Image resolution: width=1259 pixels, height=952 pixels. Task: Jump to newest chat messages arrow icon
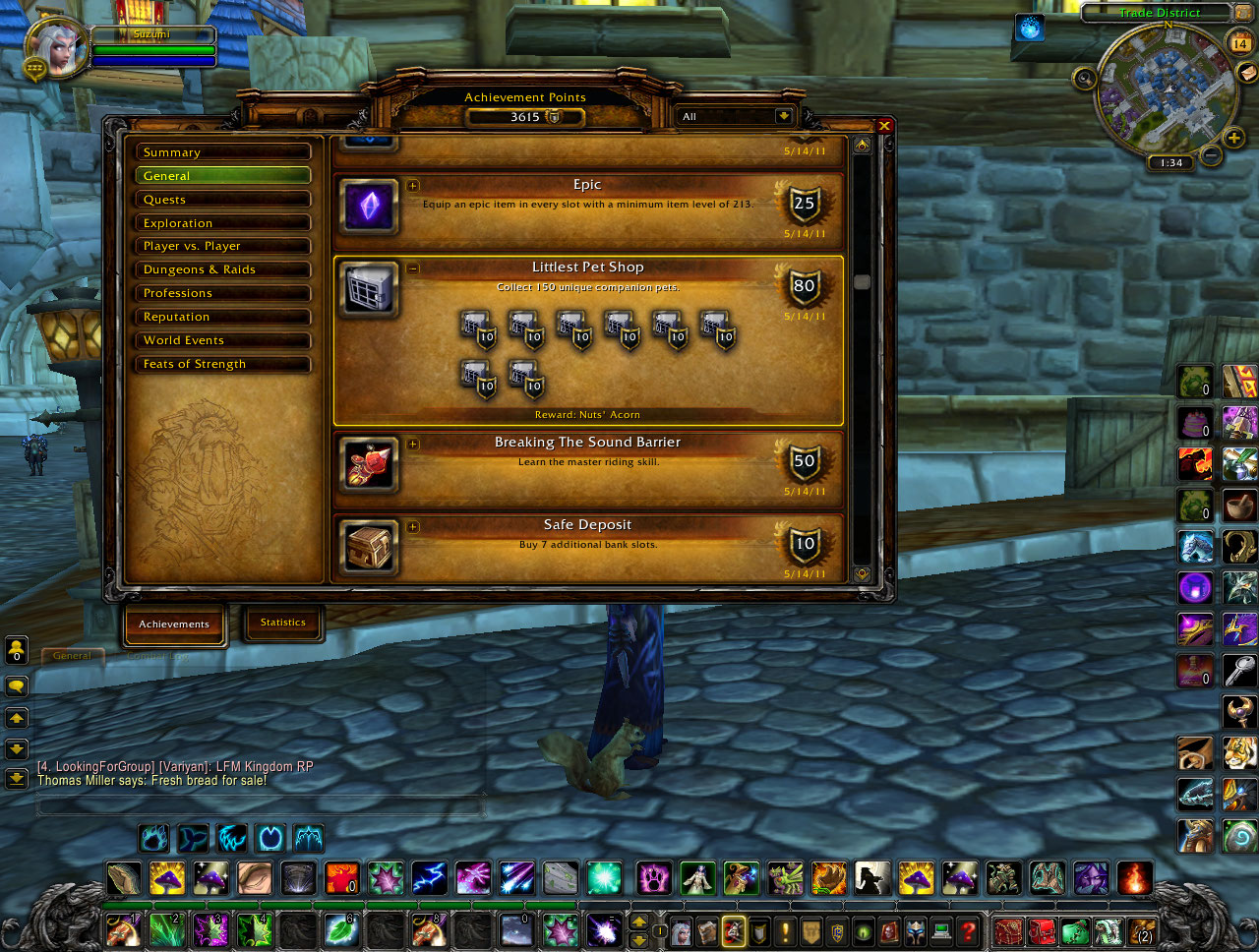click(x=16, y=777)
